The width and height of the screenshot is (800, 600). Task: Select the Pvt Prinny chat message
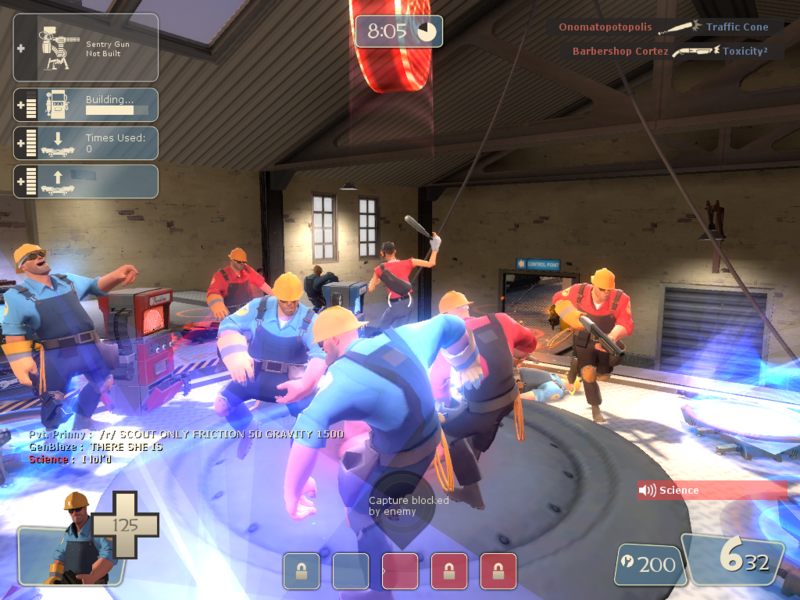(x=186, y=435)
